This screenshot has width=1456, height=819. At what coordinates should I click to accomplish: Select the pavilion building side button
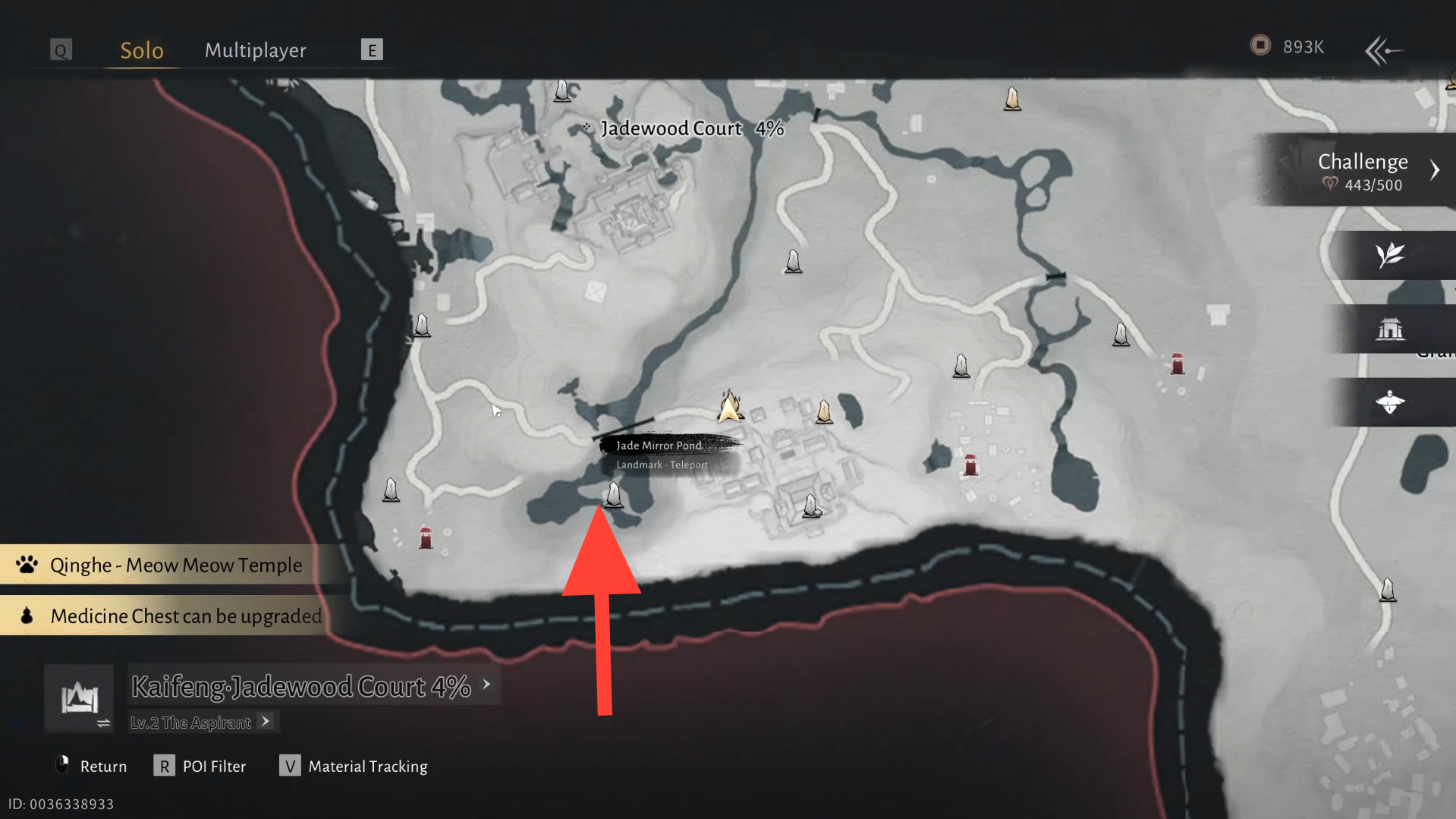pyautogui.click(x=1390, y=329)
